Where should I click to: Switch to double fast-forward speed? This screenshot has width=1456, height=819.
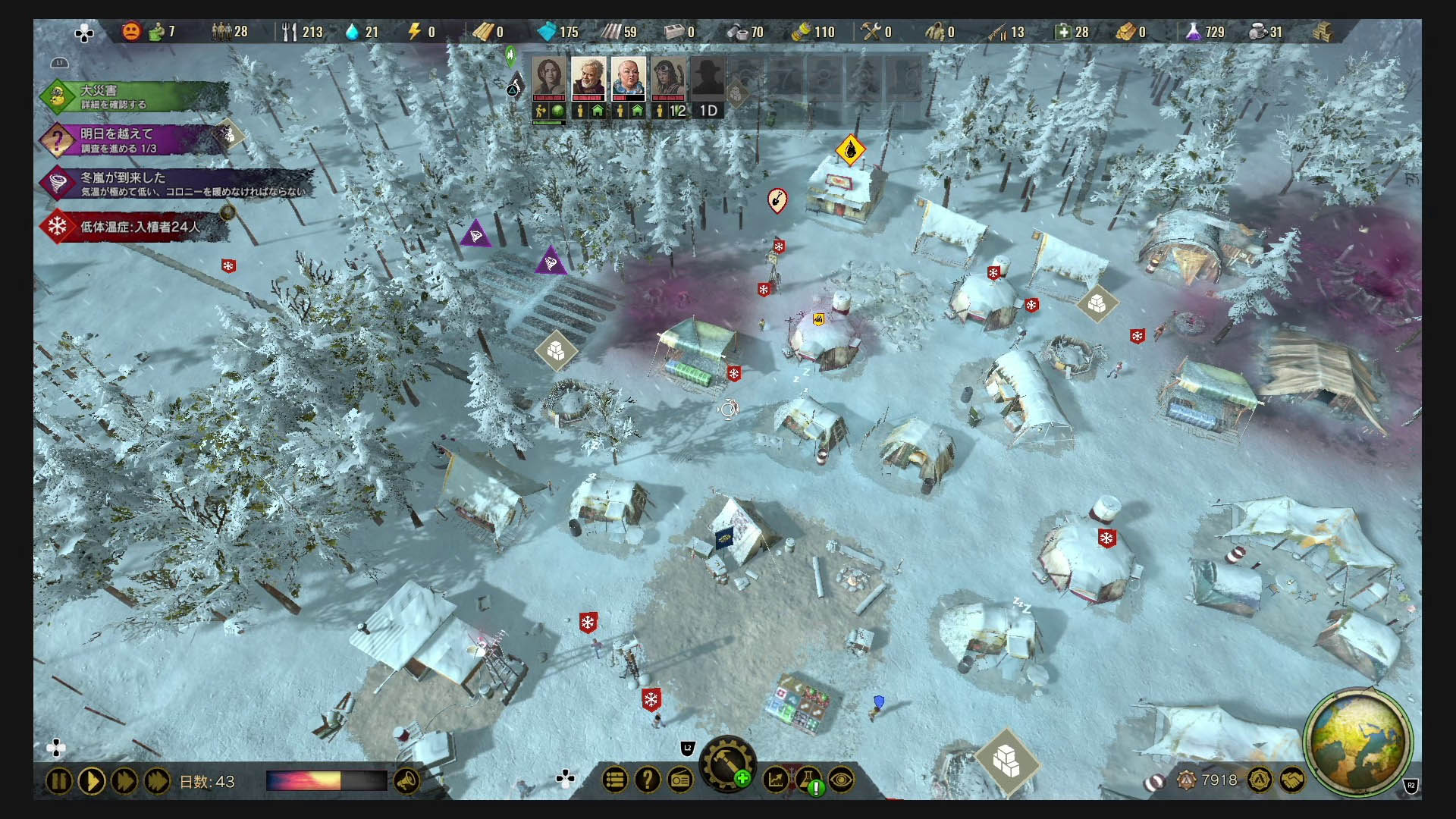click(x=124, y=781)
